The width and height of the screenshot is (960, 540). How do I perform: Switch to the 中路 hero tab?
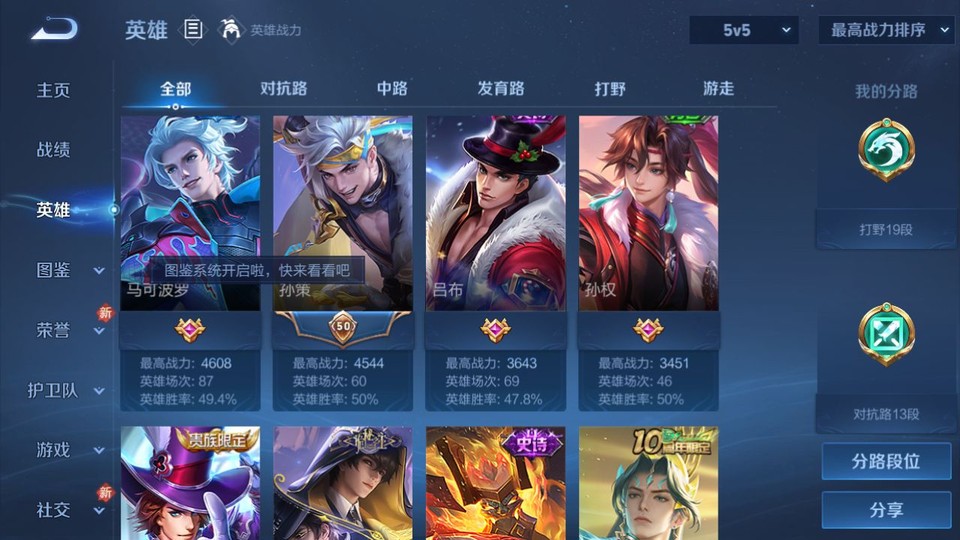coord(392,89)
